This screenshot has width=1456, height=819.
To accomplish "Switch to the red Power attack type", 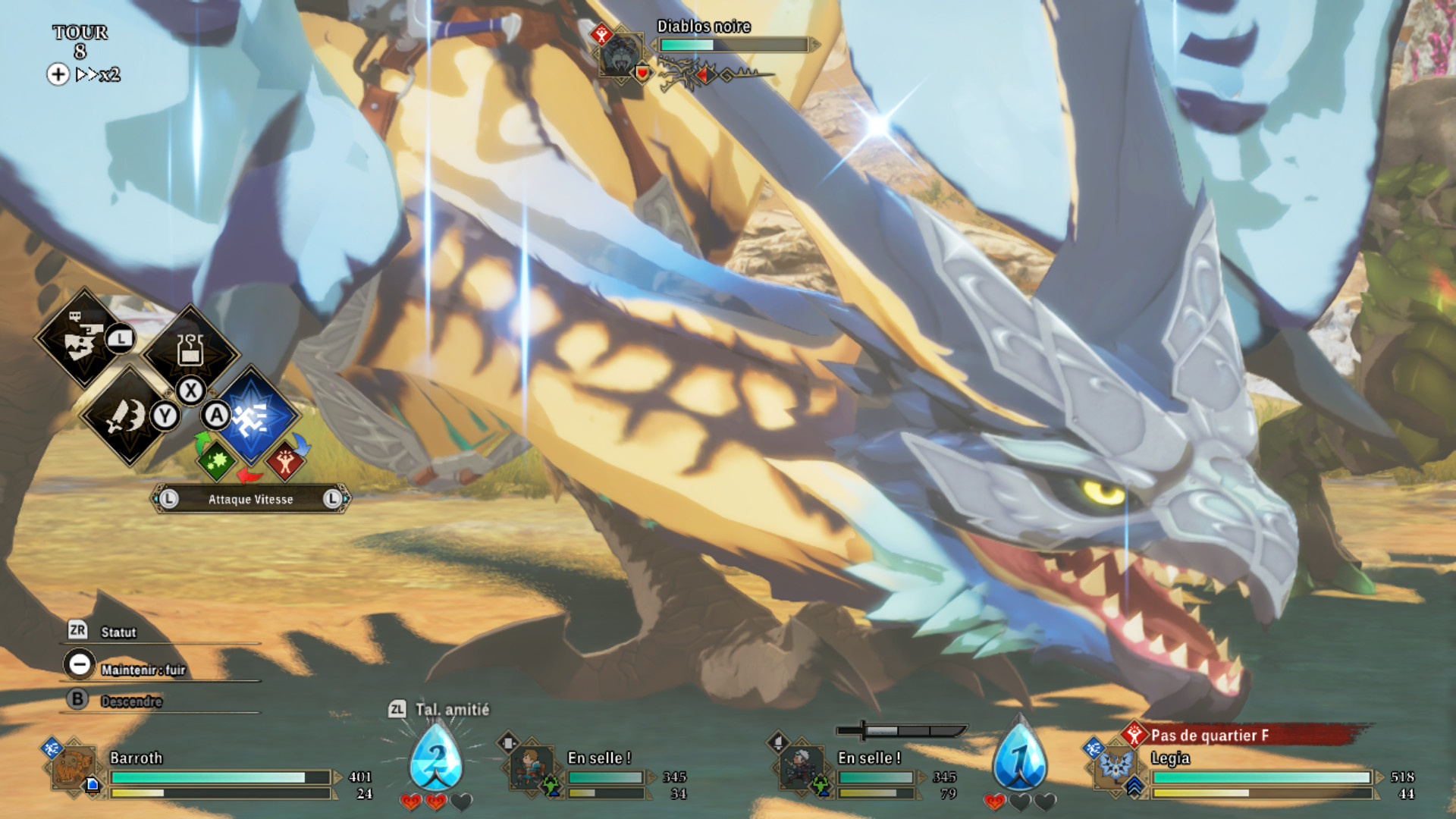I will [286, 460].
